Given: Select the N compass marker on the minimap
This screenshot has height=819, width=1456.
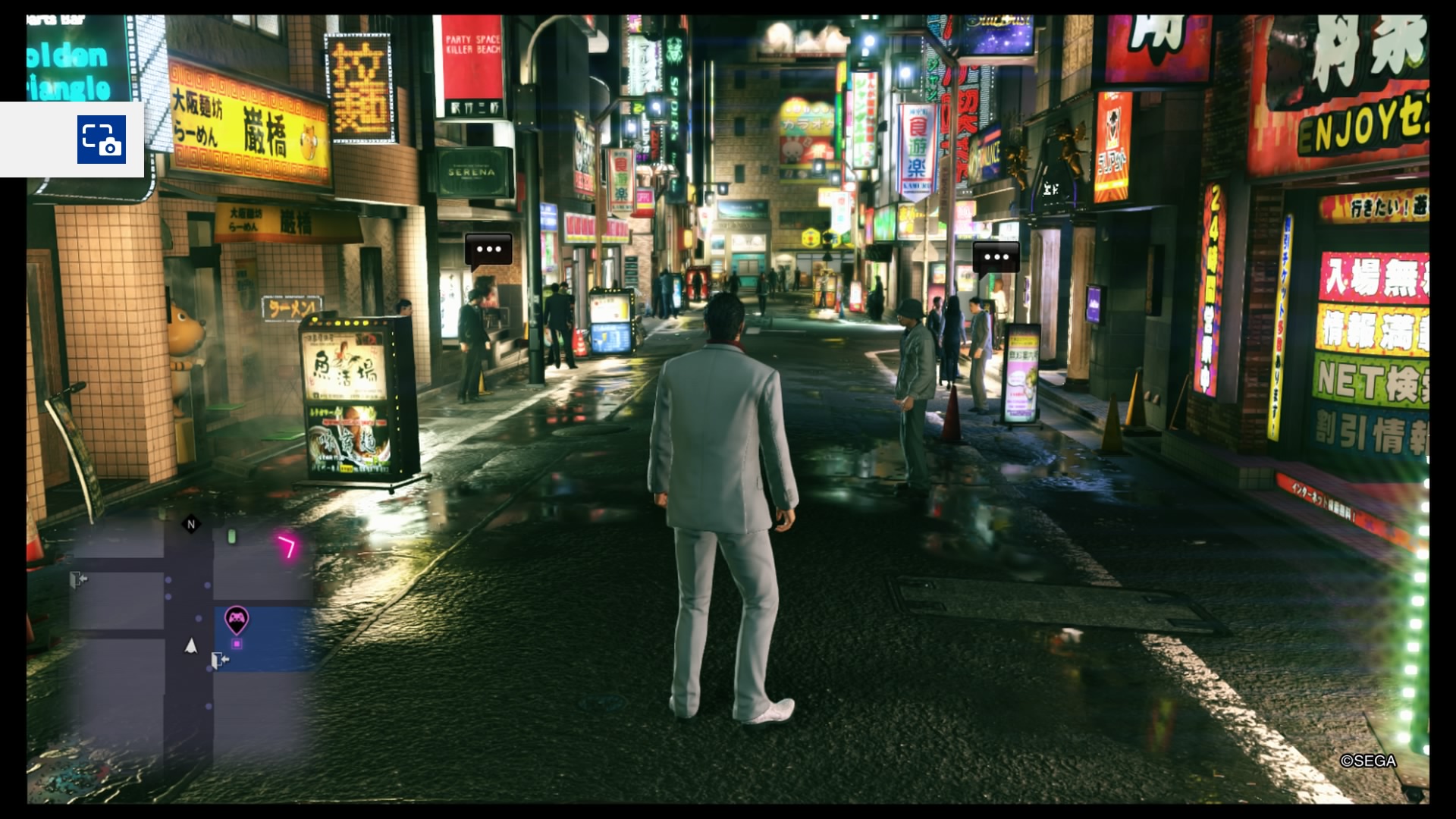Looking at the screenshot, I should (x=190, y=524).
